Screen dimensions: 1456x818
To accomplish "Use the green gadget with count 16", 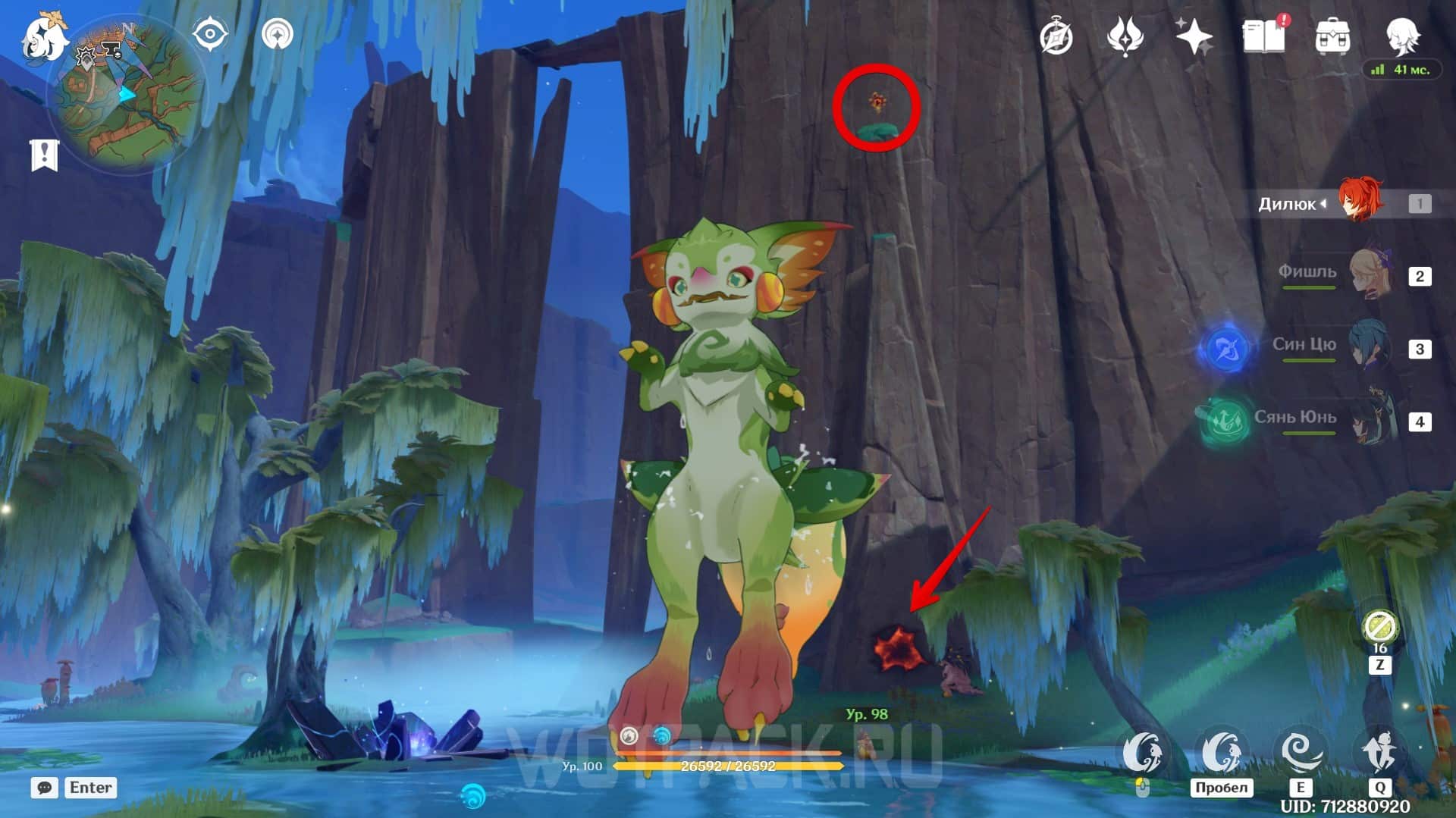I will (1379, 628).
